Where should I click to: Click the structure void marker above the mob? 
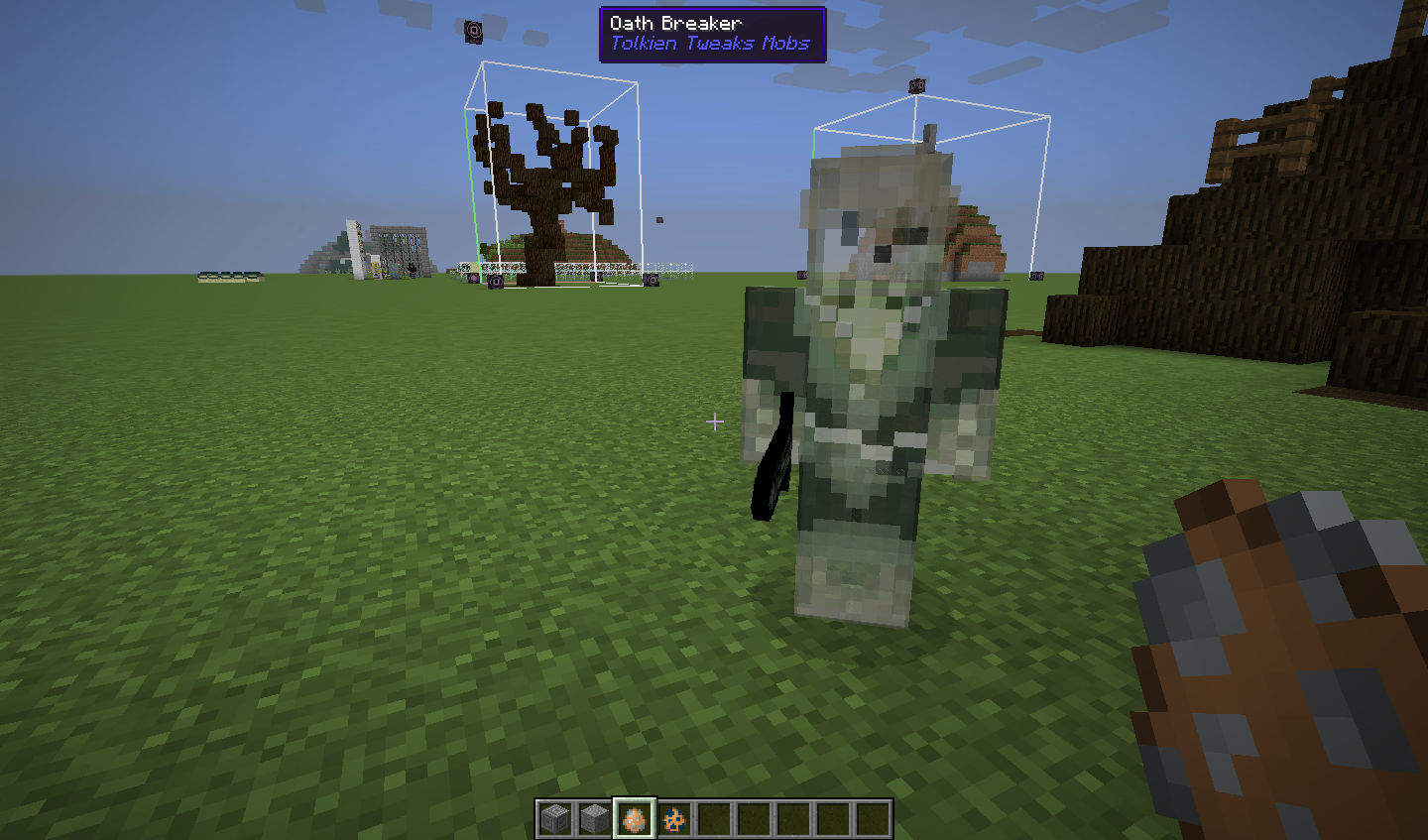point(915,88)
